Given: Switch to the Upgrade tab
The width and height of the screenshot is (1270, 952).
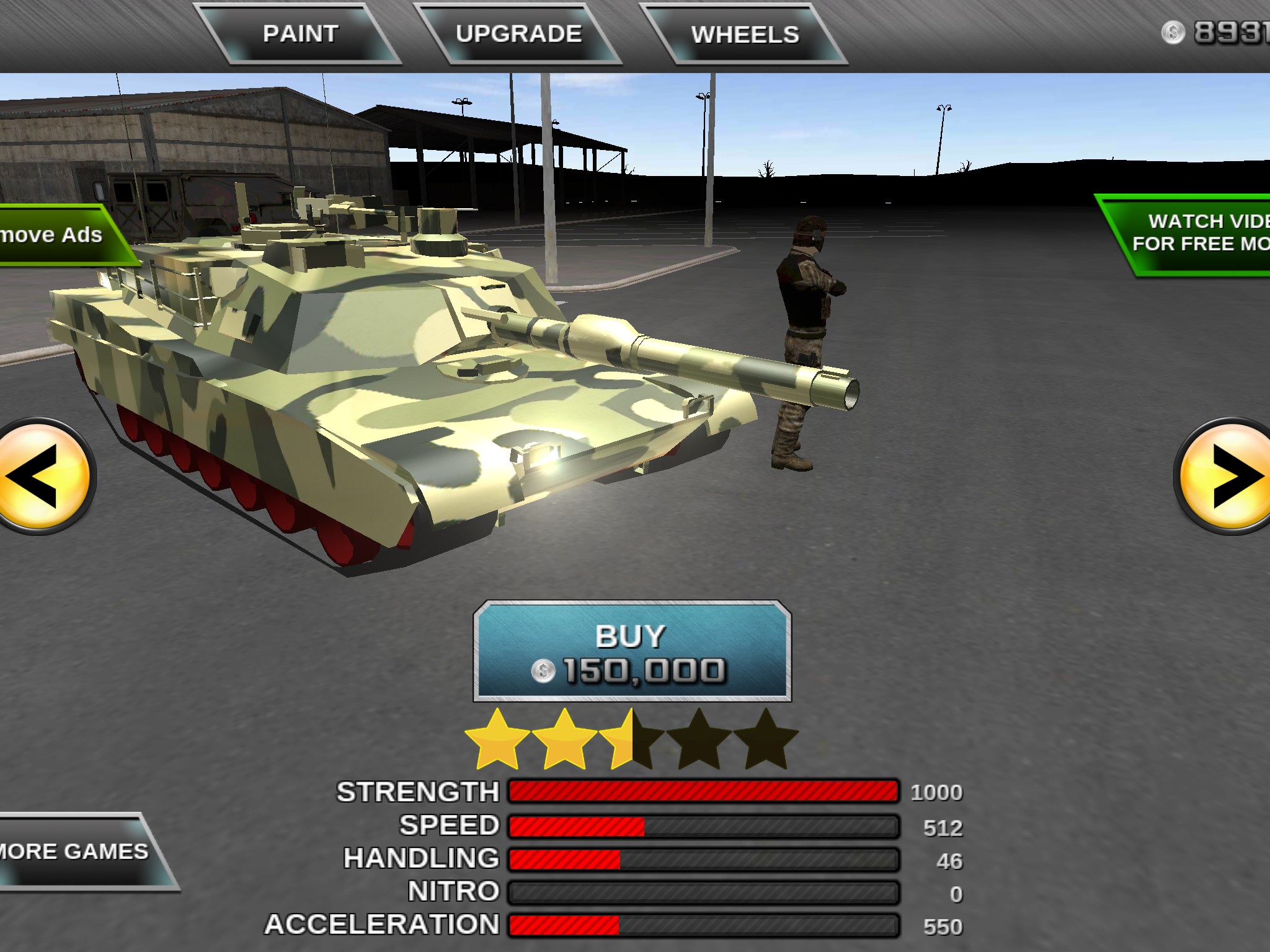Looking at the screenshot, I should tap(518, 34).
